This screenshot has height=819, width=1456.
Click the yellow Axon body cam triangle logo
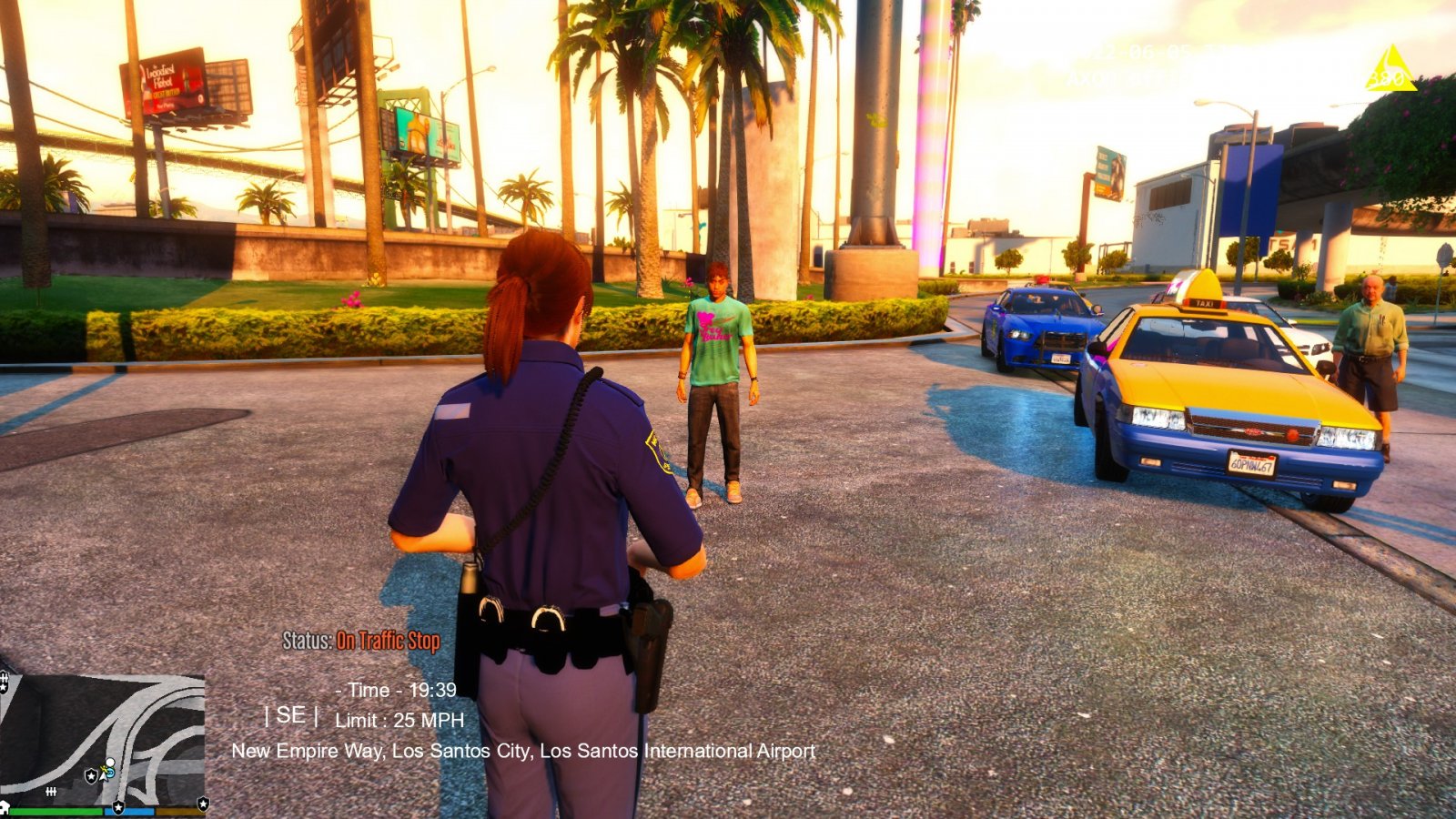(x=1390, y=71)
